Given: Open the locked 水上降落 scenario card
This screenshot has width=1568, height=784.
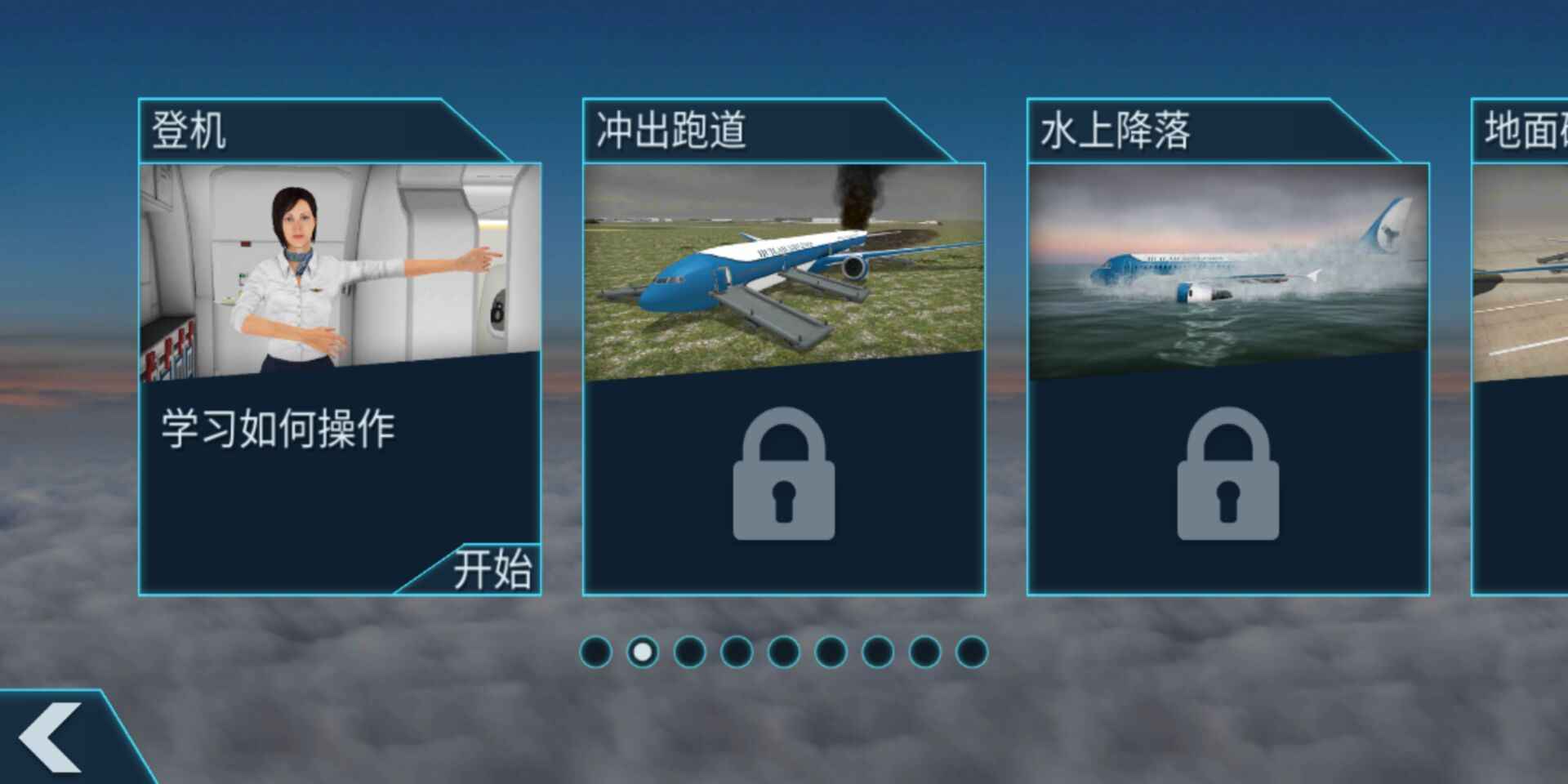Looking at the screenshot, I should click(1227, 343).
